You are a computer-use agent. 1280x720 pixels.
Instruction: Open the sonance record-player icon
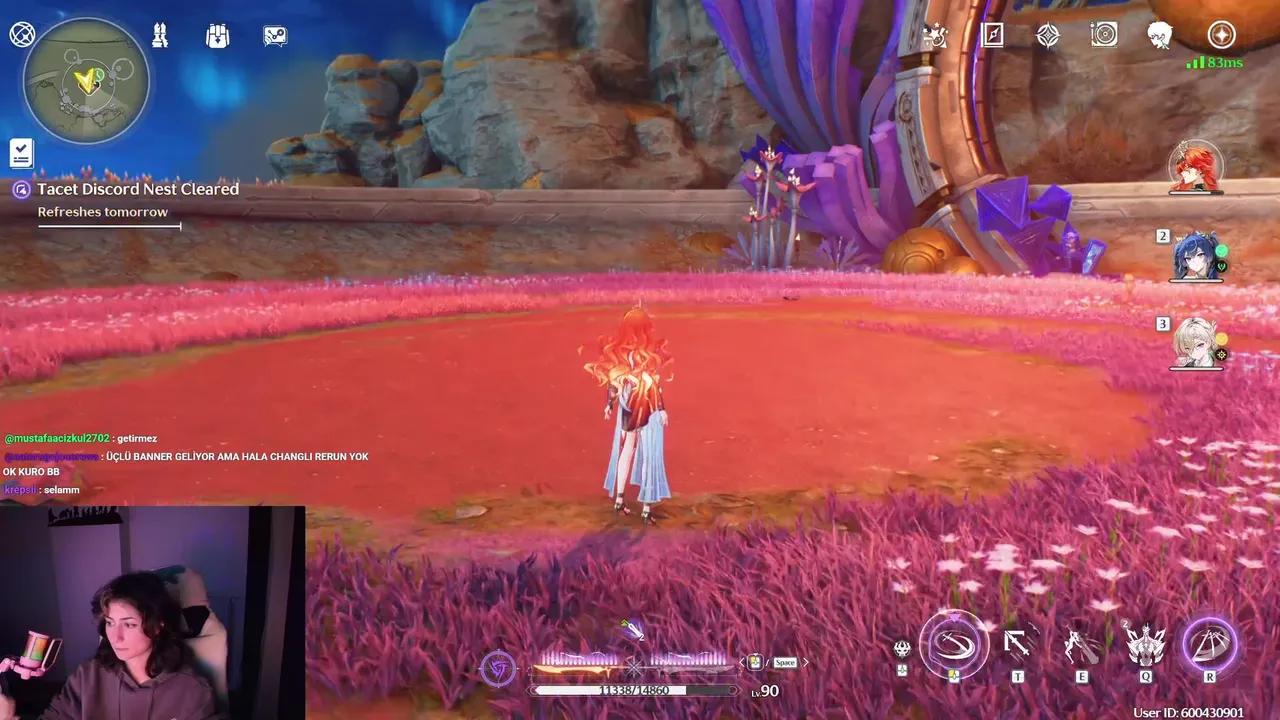click(1103, 36)
